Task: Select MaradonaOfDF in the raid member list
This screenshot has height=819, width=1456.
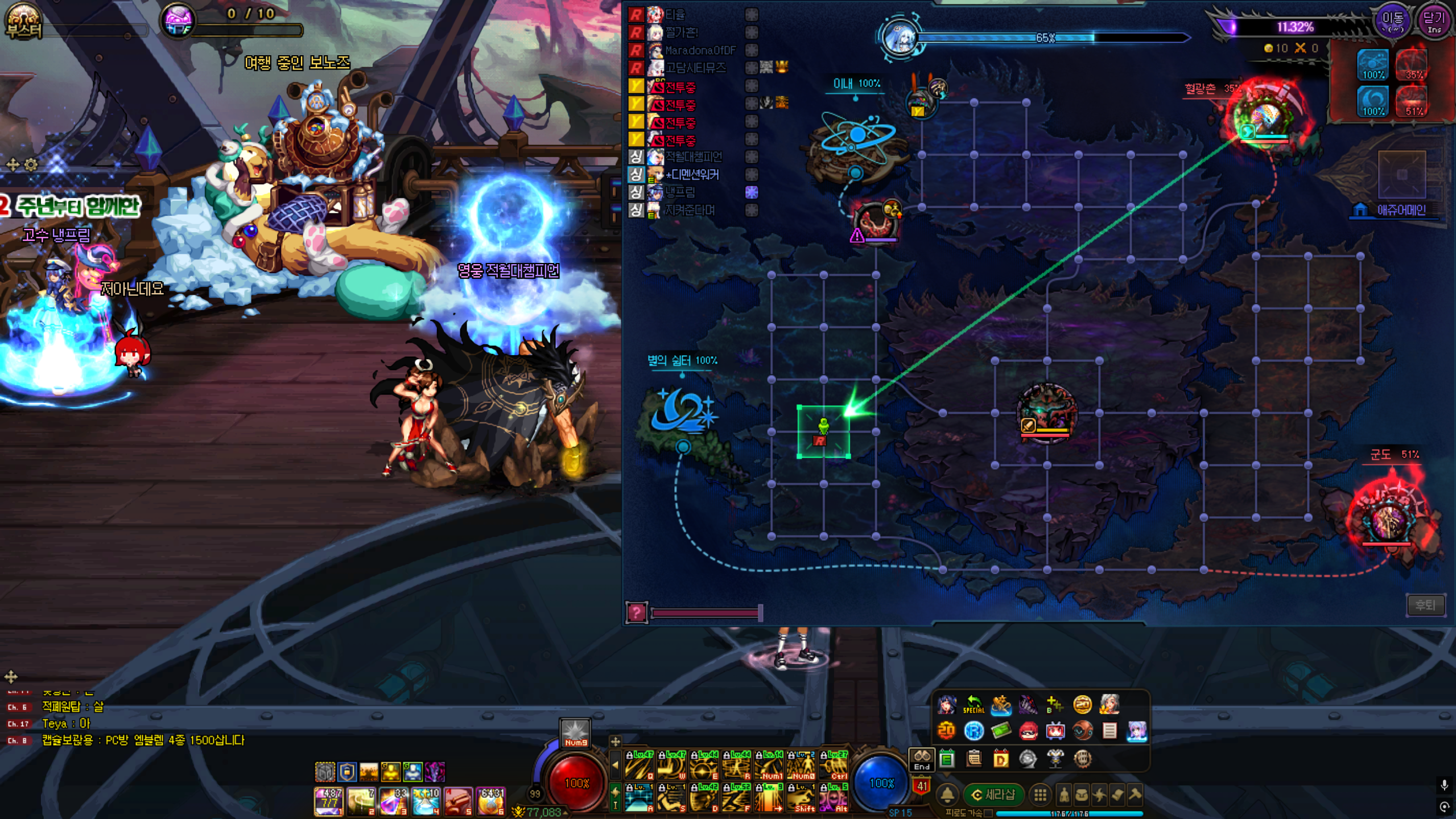Action: (700, 50)
